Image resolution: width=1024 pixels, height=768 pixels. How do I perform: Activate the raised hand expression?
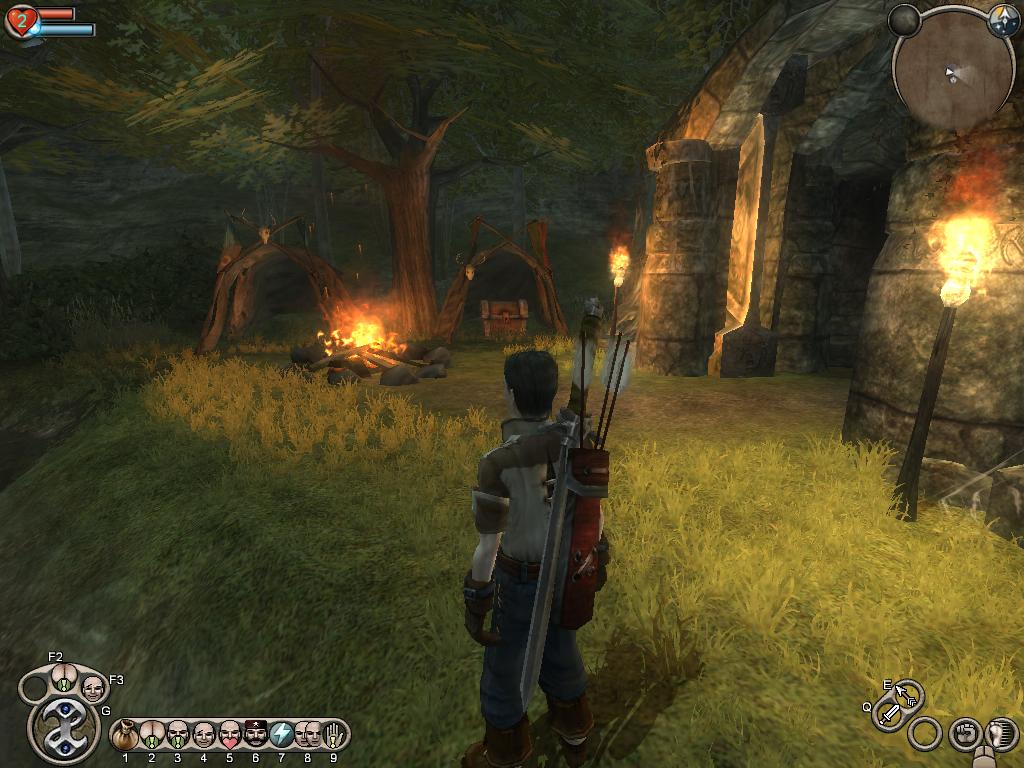[x=332, y=735]
